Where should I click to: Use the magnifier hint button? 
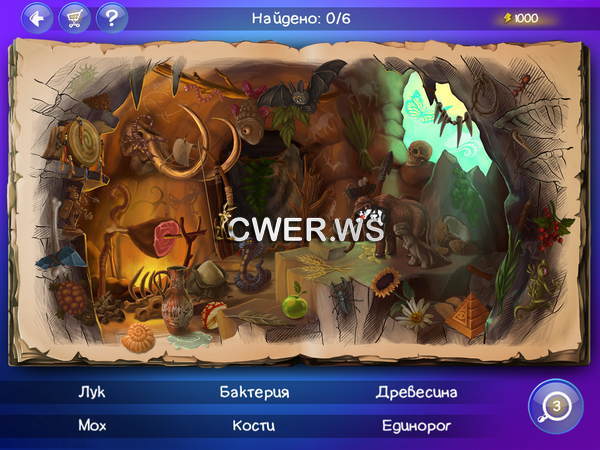click(x=554, y=406)
